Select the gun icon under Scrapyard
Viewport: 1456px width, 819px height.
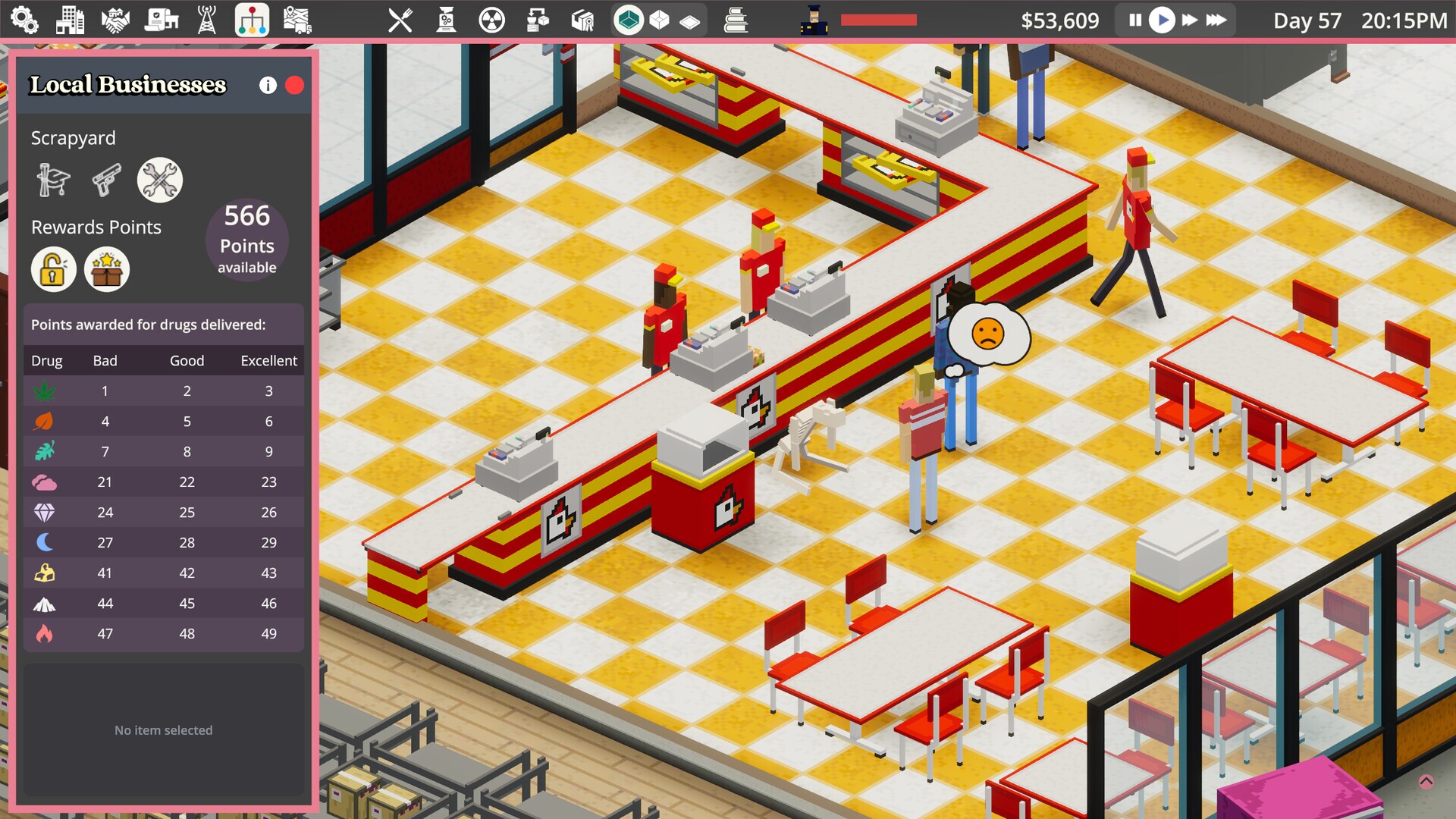106,180
